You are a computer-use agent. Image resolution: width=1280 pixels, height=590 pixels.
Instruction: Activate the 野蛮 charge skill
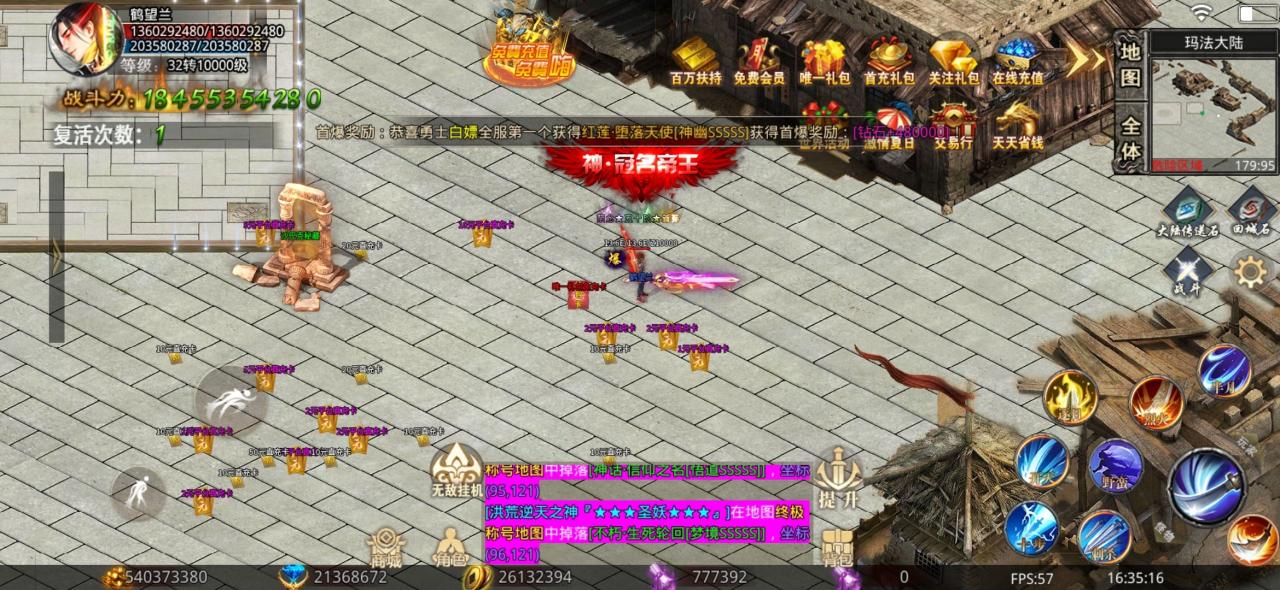coord(1114,466)
